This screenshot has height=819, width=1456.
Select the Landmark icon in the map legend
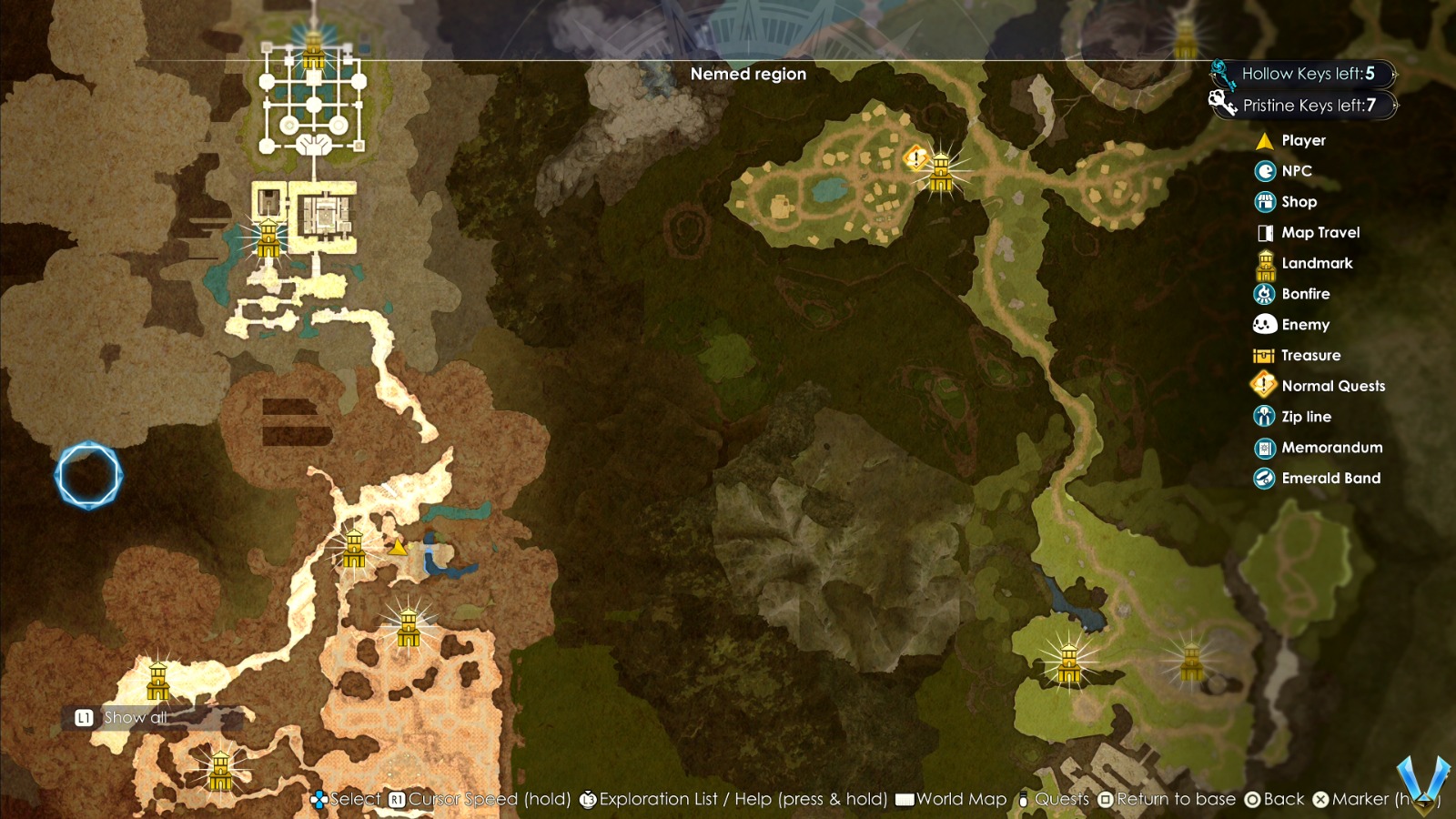pyautogui.click(x=1264, y=264)
